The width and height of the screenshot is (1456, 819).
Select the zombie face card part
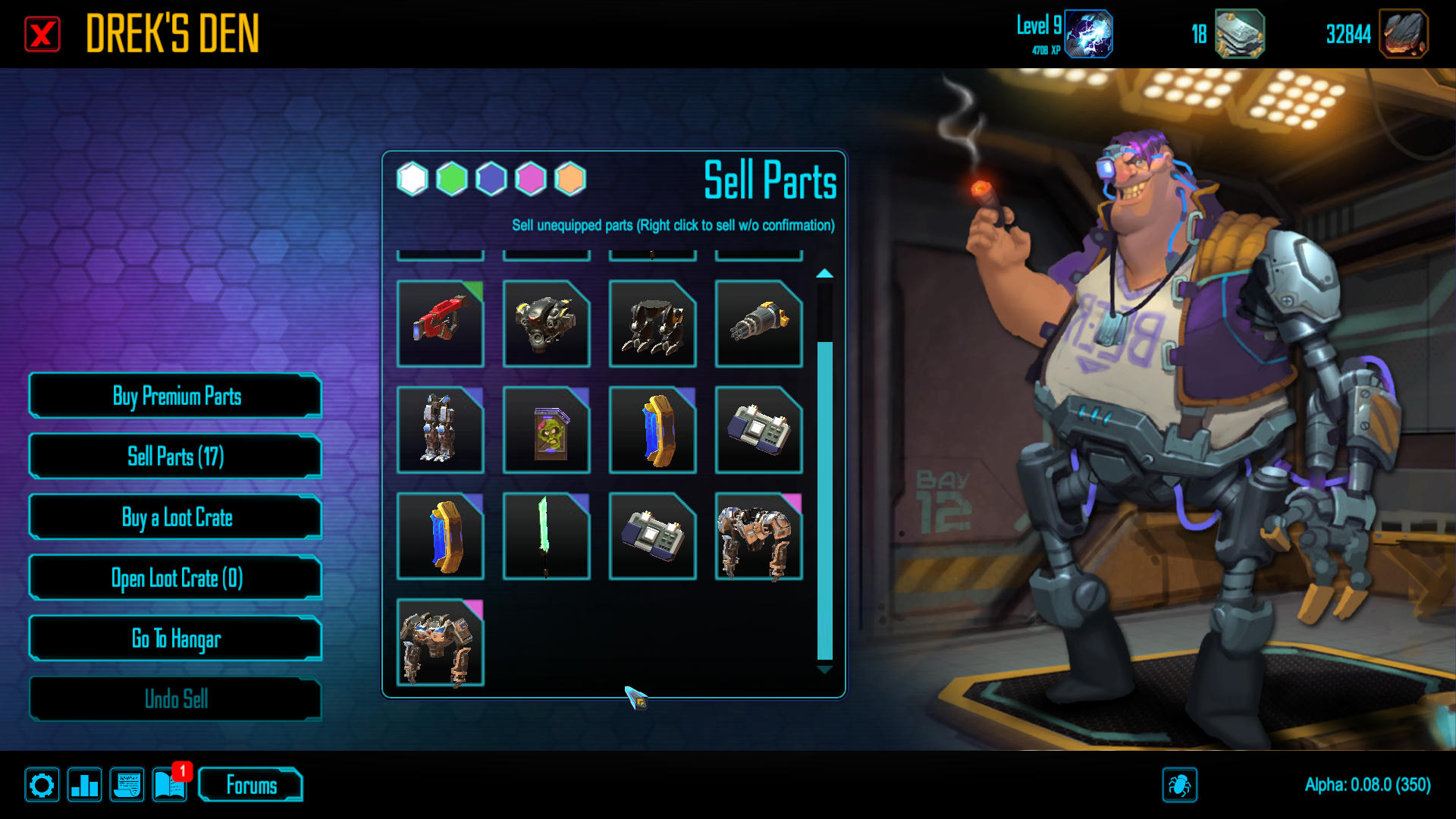coord(547,430)
